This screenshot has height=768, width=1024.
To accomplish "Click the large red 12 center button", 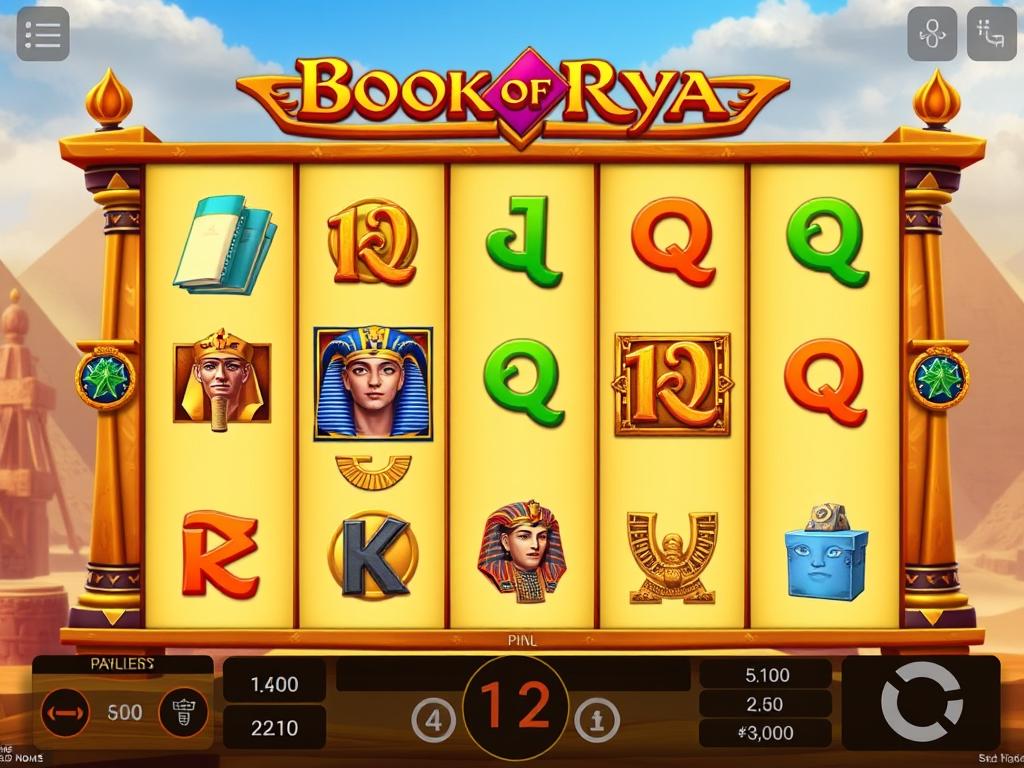I will 516,706.
